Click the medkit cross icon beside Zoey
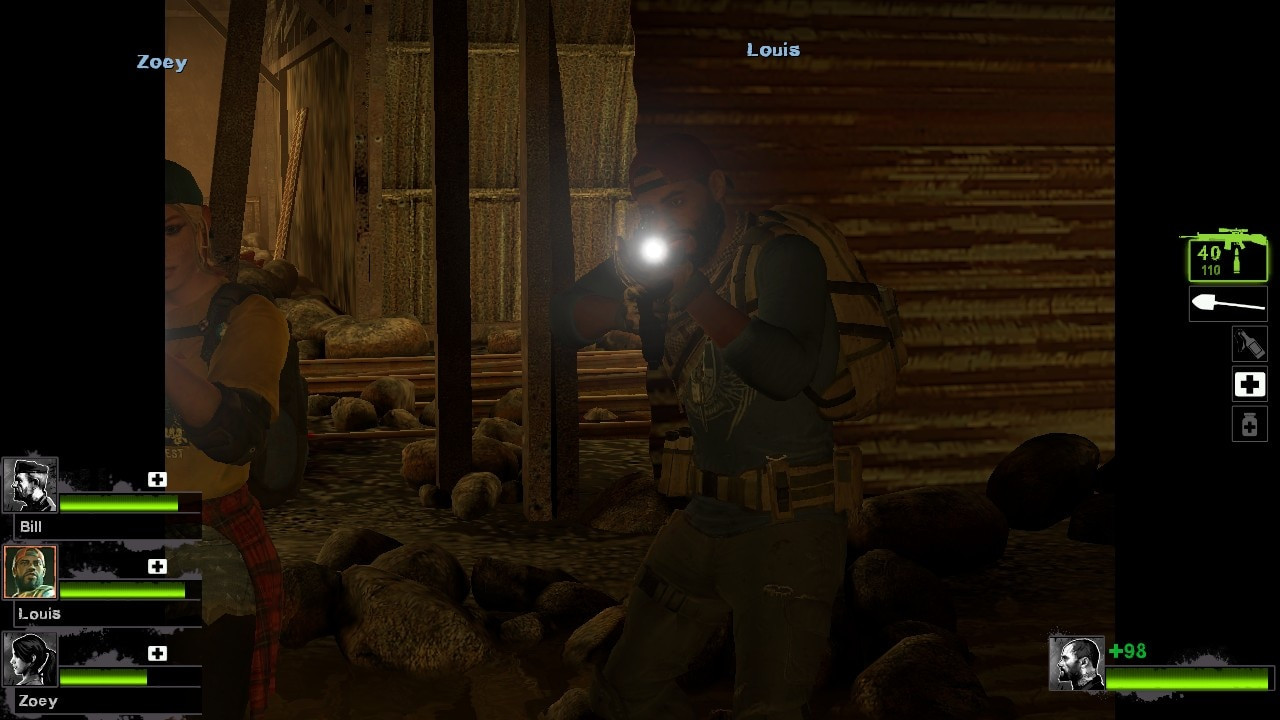Viewport: 1280px width, 720px height. 157,653
